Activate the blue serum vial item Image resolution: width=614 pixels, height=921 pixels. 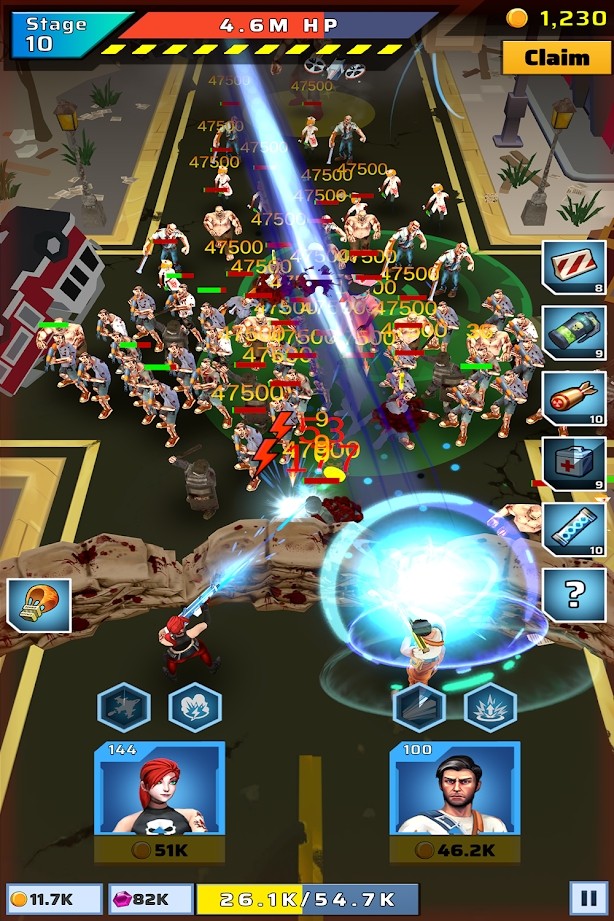[x=574, y=528]
